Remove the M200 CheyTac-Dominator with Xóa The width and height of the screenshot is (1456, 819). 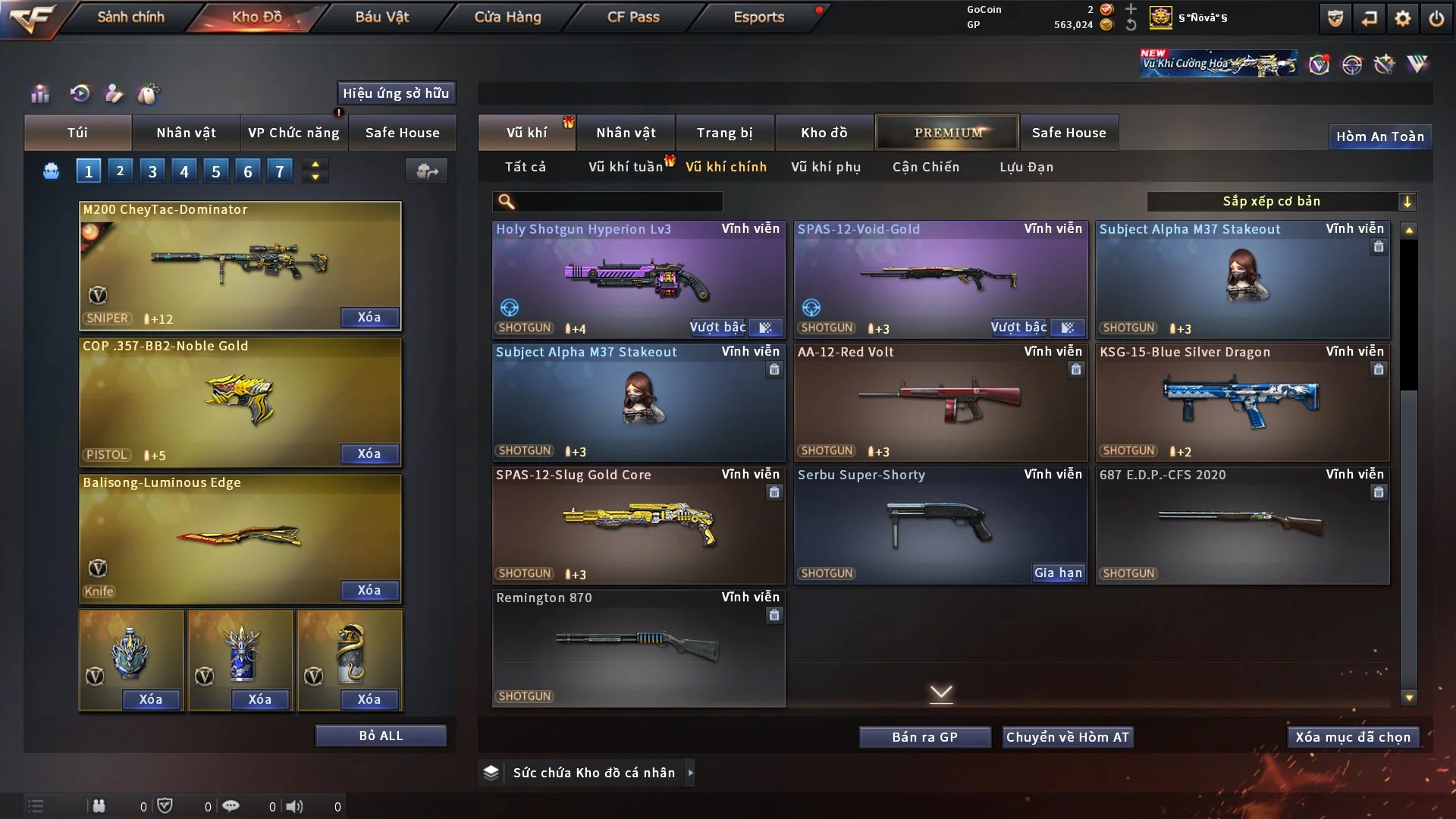point(369,317)
